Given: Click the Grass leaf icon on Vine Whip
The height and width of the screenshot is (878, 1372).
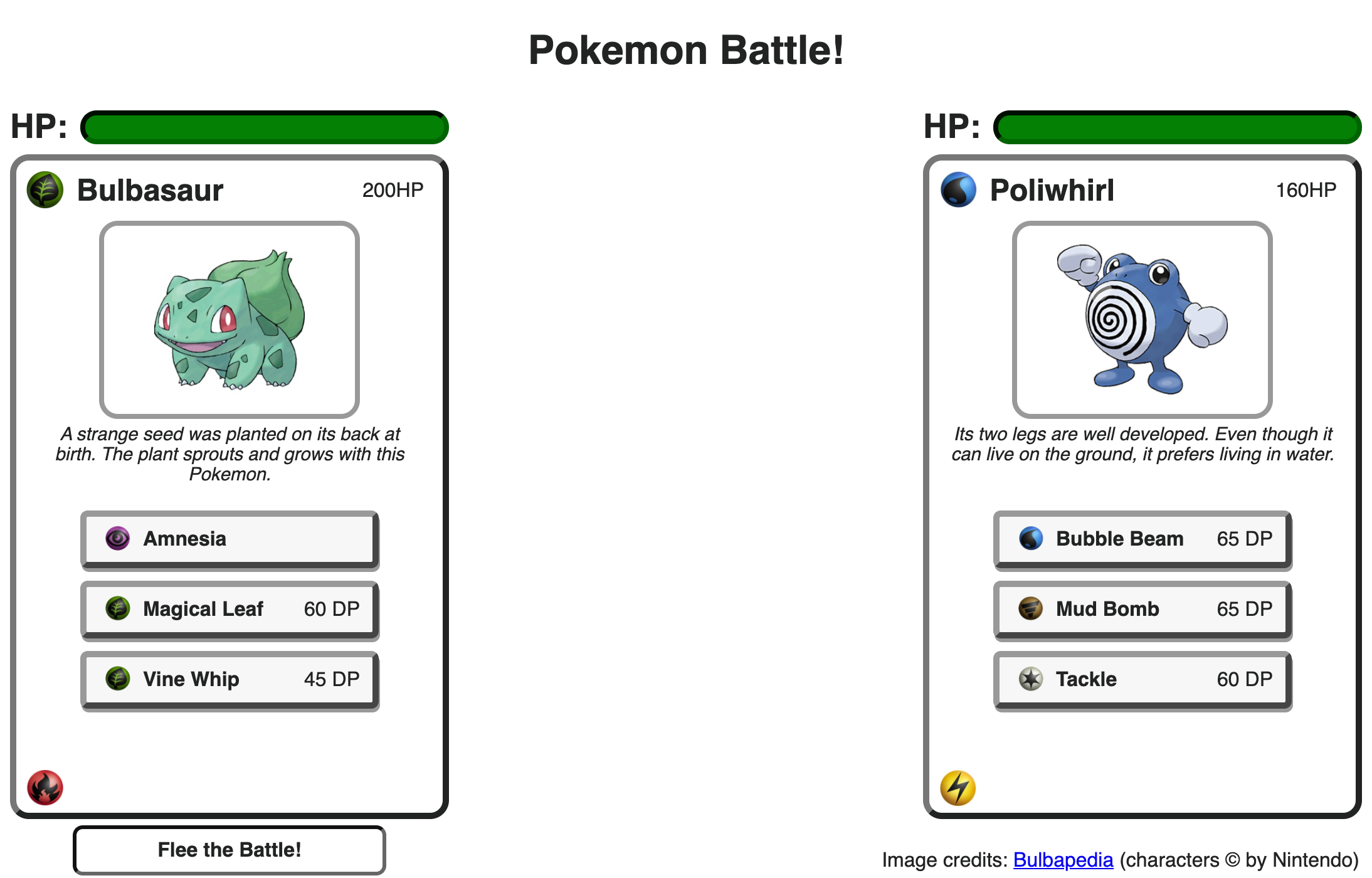Looking at the screenshot, I should [x=119, y=679].
